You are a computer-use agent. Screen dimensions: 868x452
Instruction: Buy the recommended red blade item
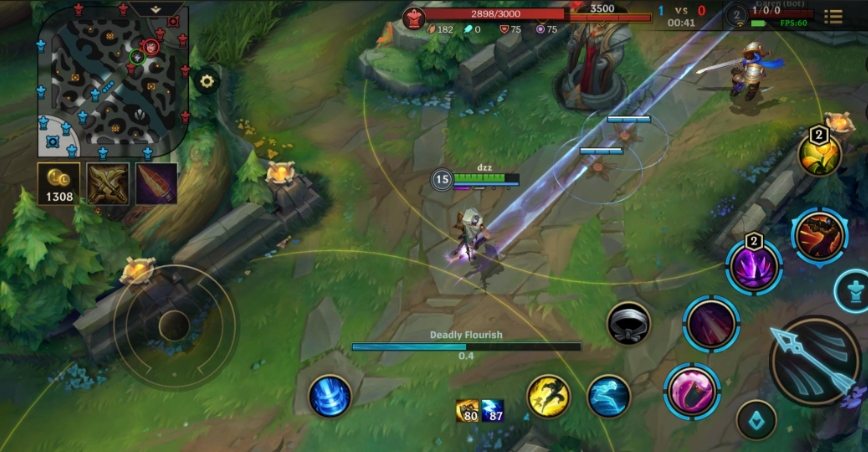click(x=156, y=184)
